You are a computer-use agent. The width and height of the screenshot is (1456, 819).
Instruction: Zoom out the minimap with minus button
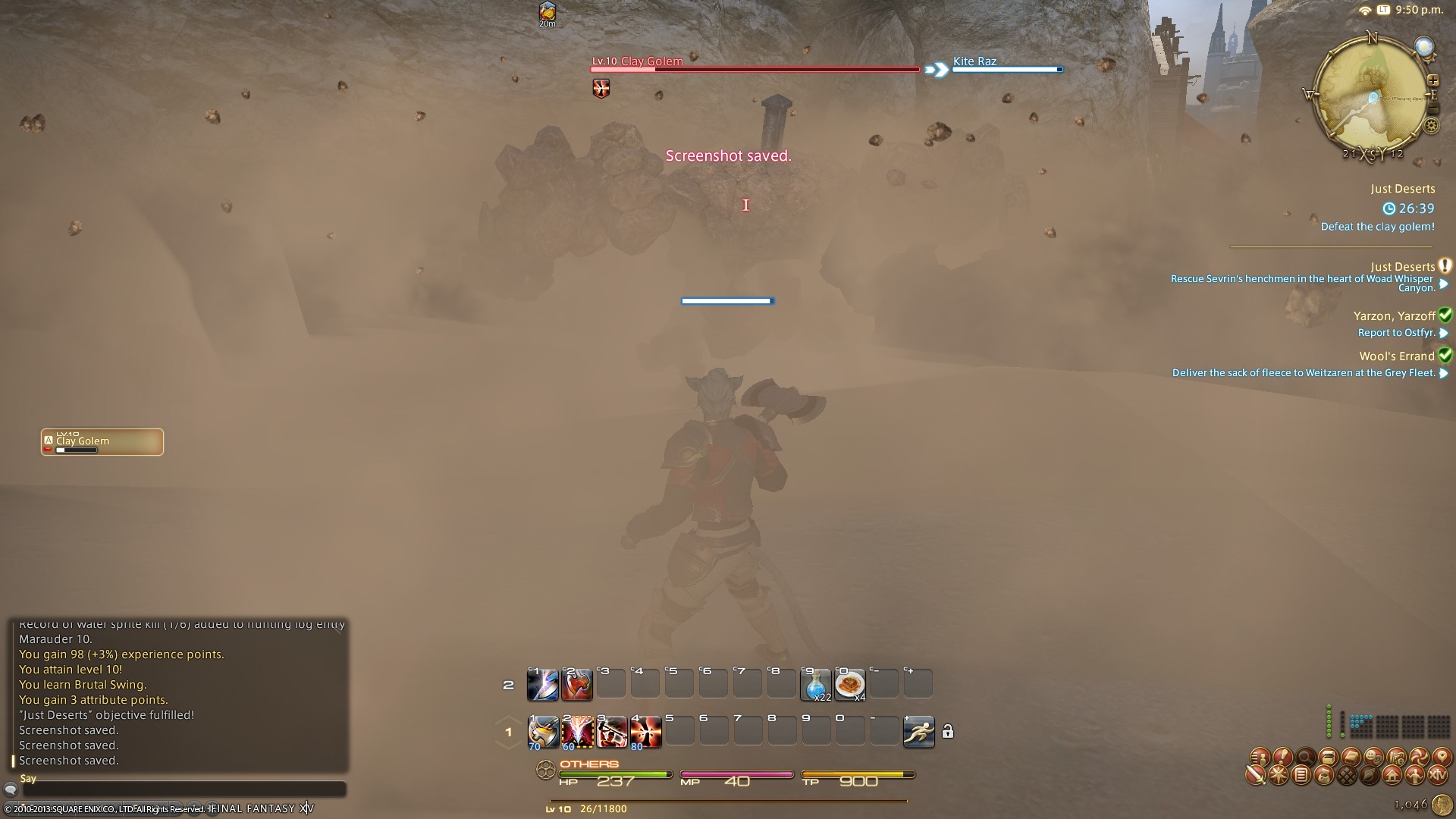pos(1432,110)
